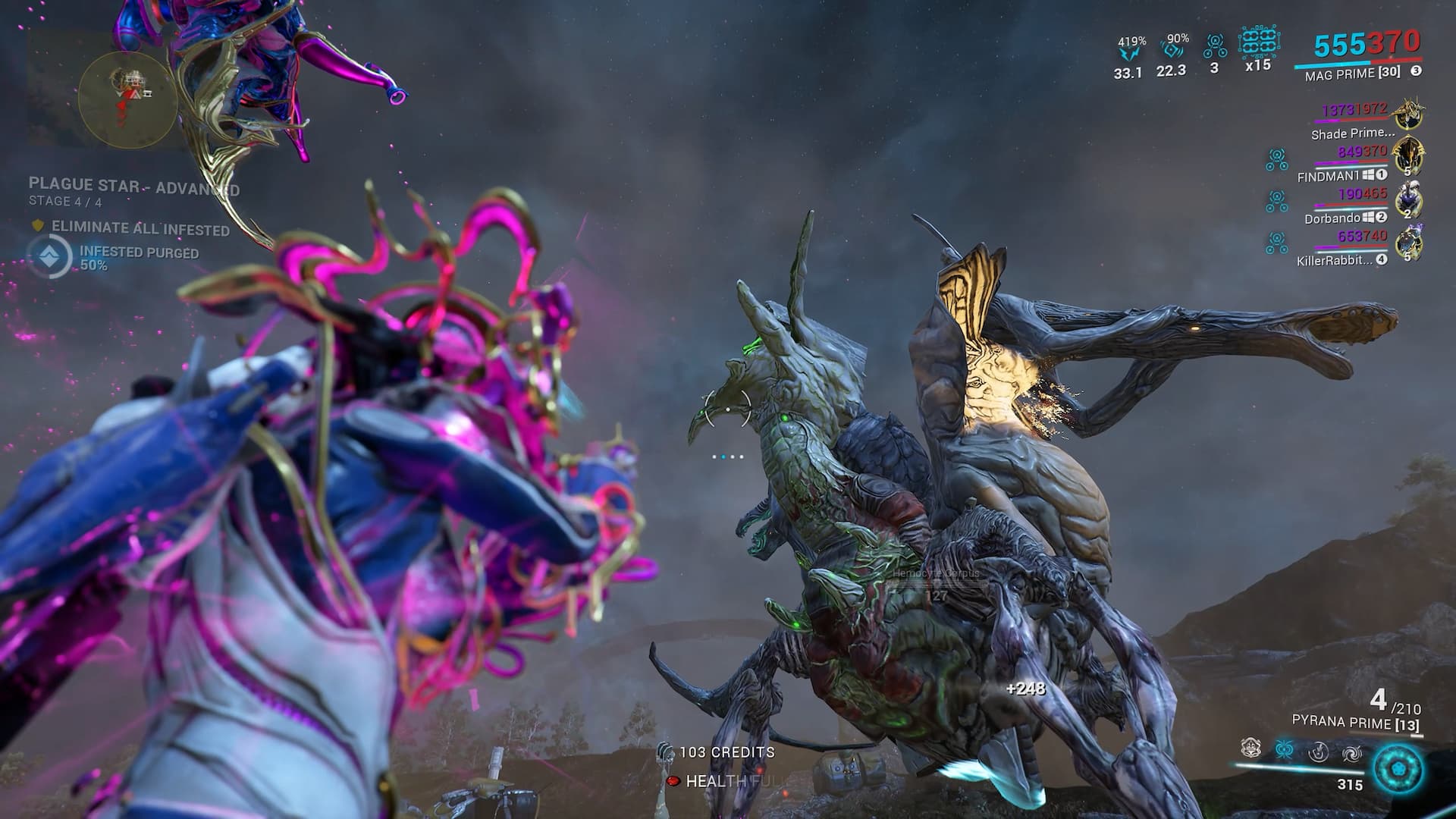
Task: Activate Mag's Polarize ability icon
Action: coord(1318,751)
